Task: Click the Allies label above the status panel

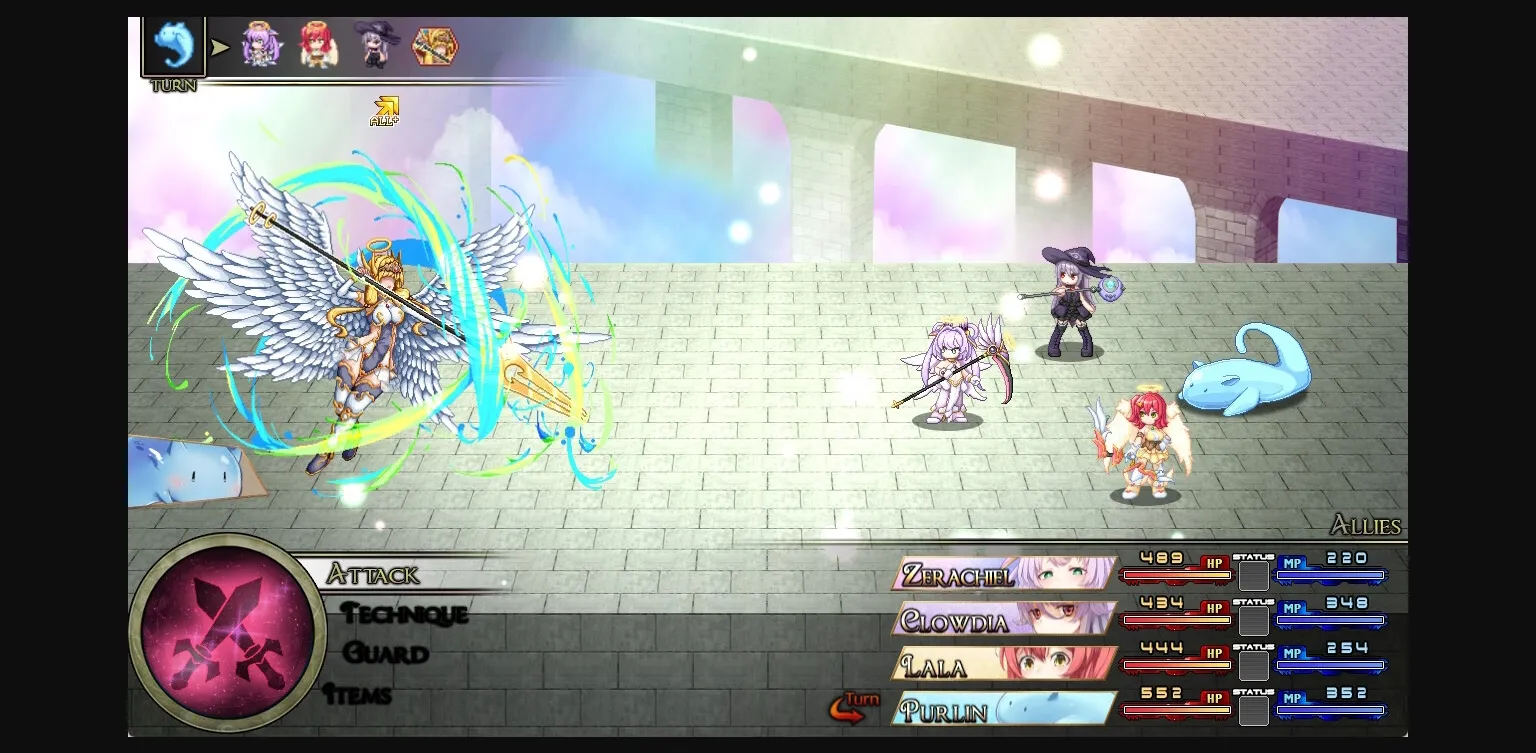Action: click(1366, 525)
